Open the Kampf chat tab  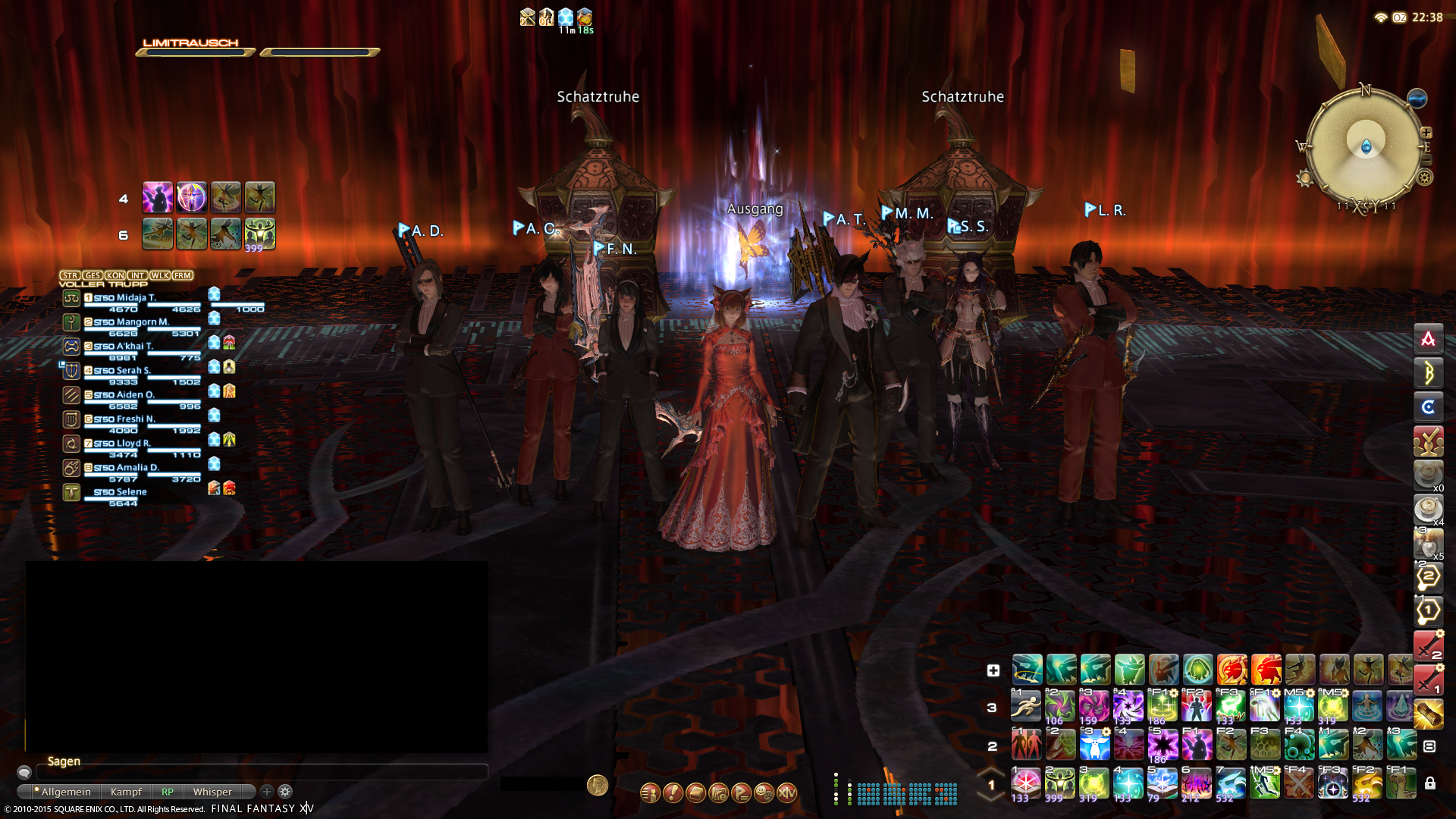point(126,792)
